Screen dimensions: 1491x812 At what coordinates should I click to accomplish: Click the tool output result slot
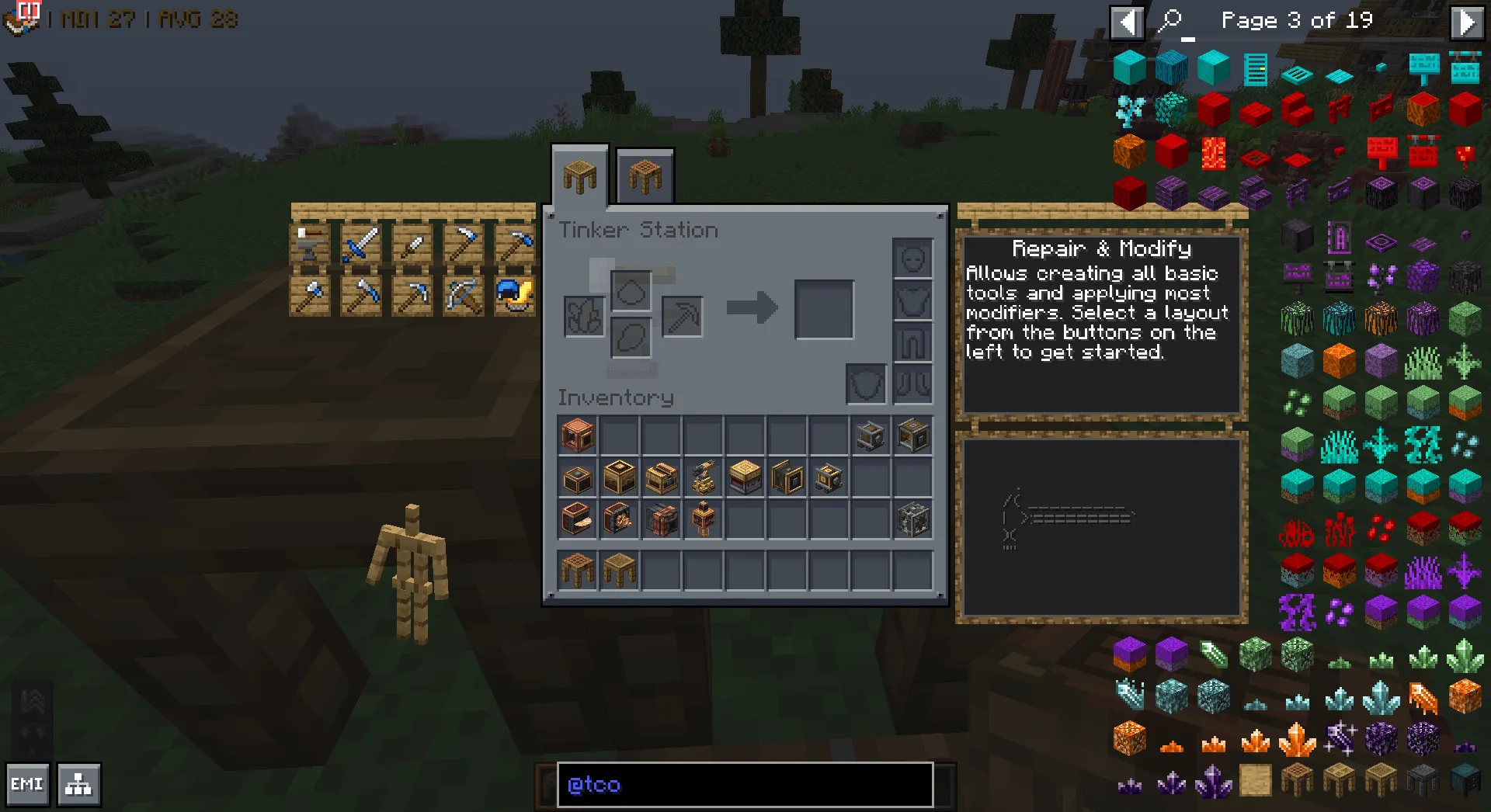coord(824,310)
